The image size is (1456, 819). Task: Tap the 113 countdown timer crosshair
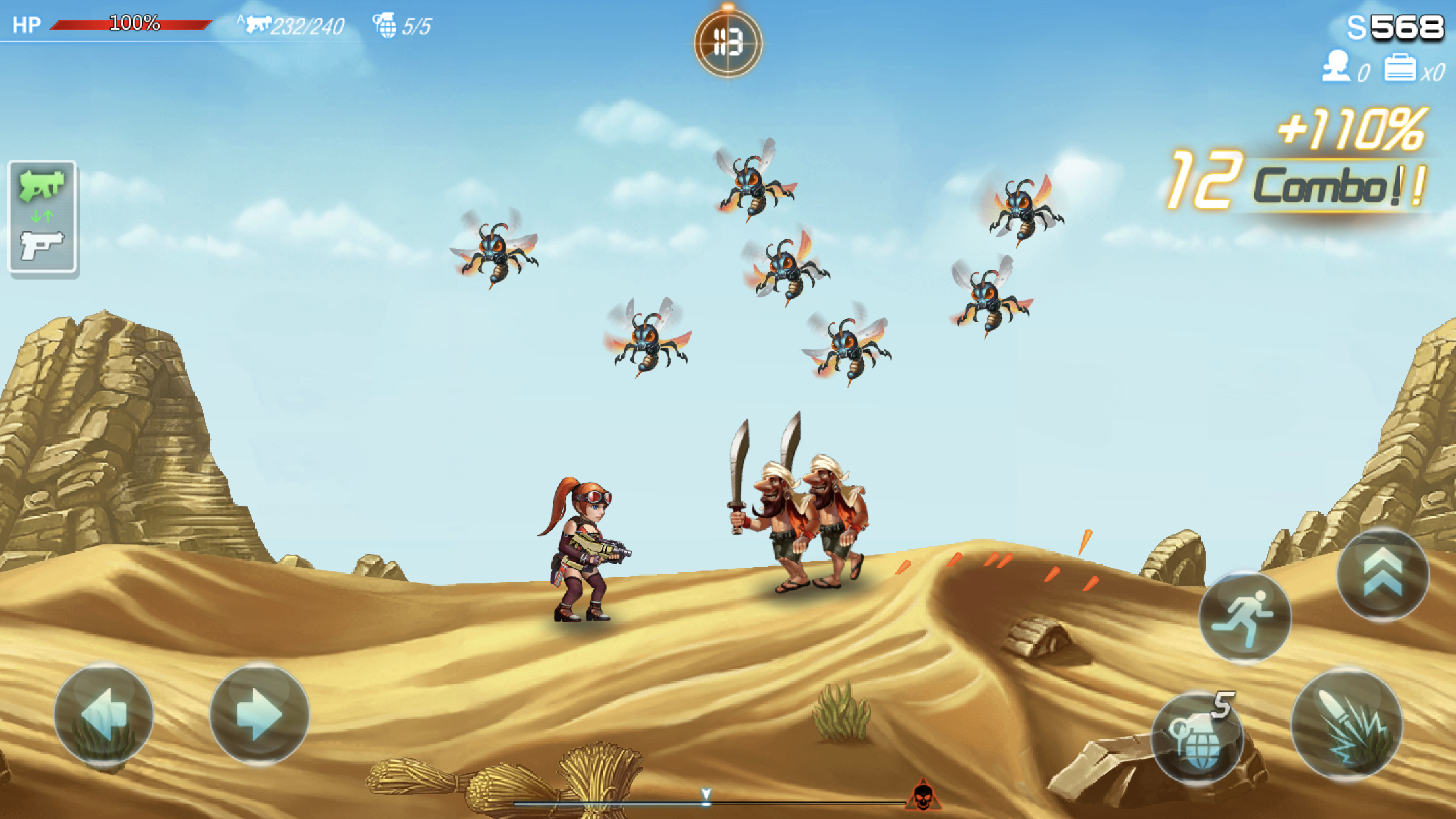[x=727, y=41]
